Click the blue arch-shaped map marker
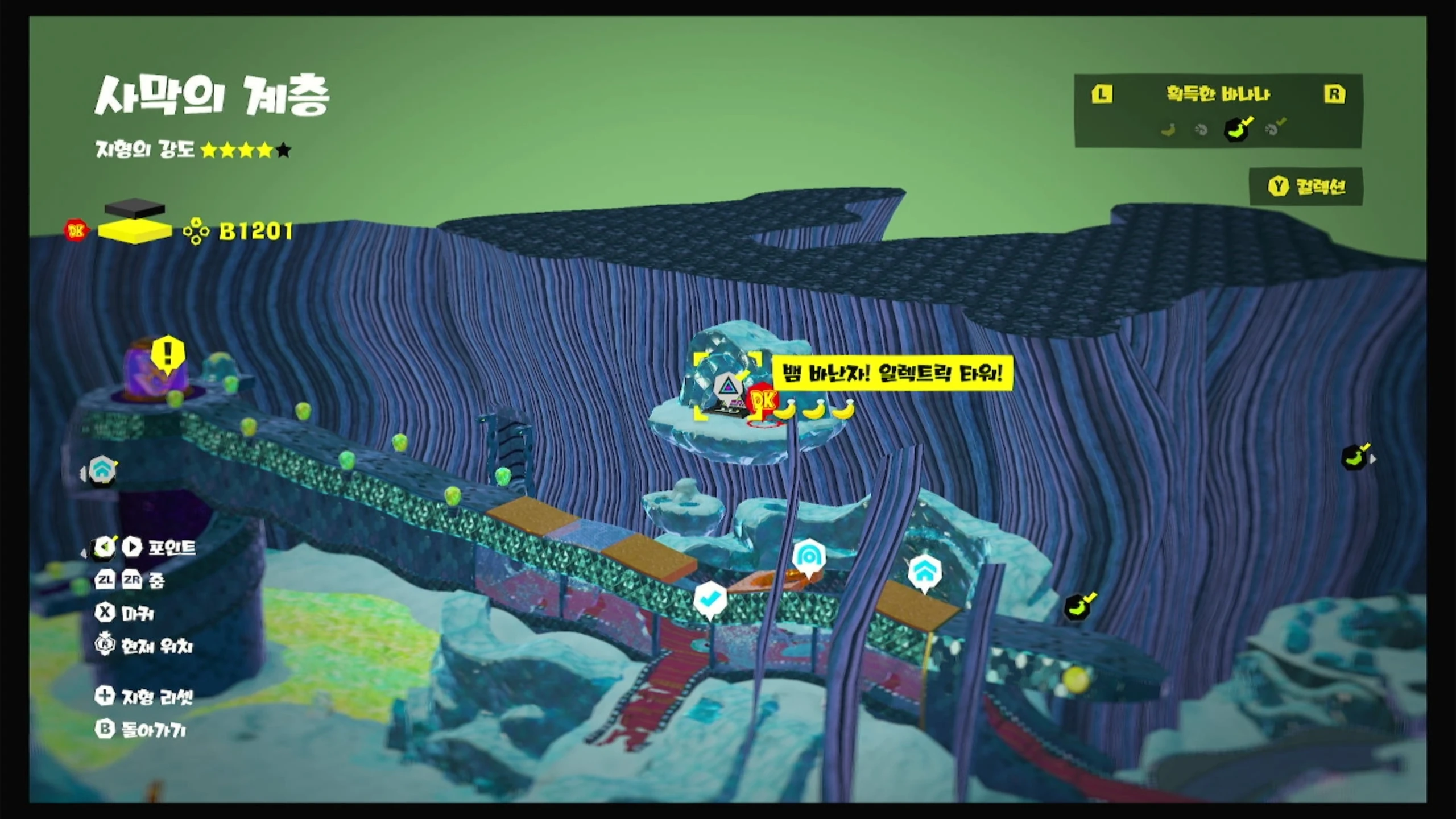Viewport: 1456px width, 819px height. 808,557
